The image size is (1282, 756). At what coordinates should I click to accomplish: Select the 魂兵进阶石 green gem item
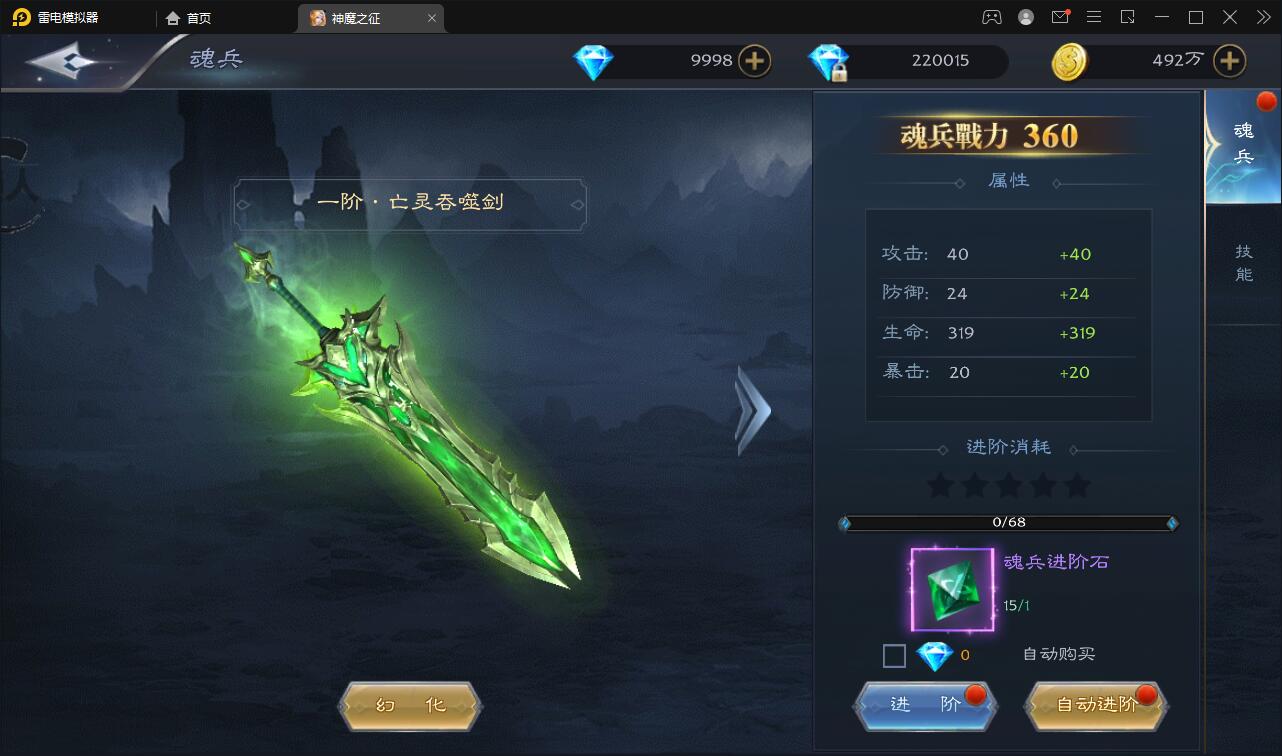(952, 590)
